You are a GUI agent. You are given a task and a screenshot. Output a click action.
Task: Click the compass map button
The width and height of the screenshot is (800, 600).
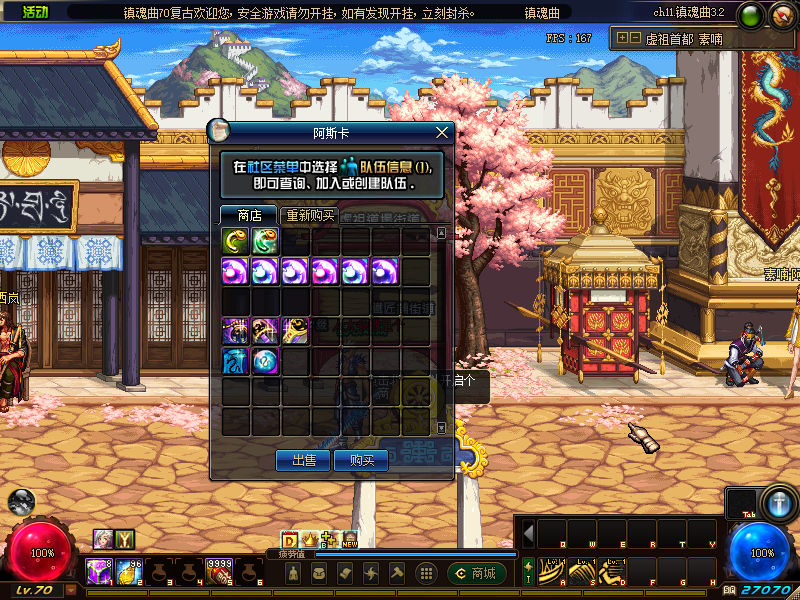782,15
